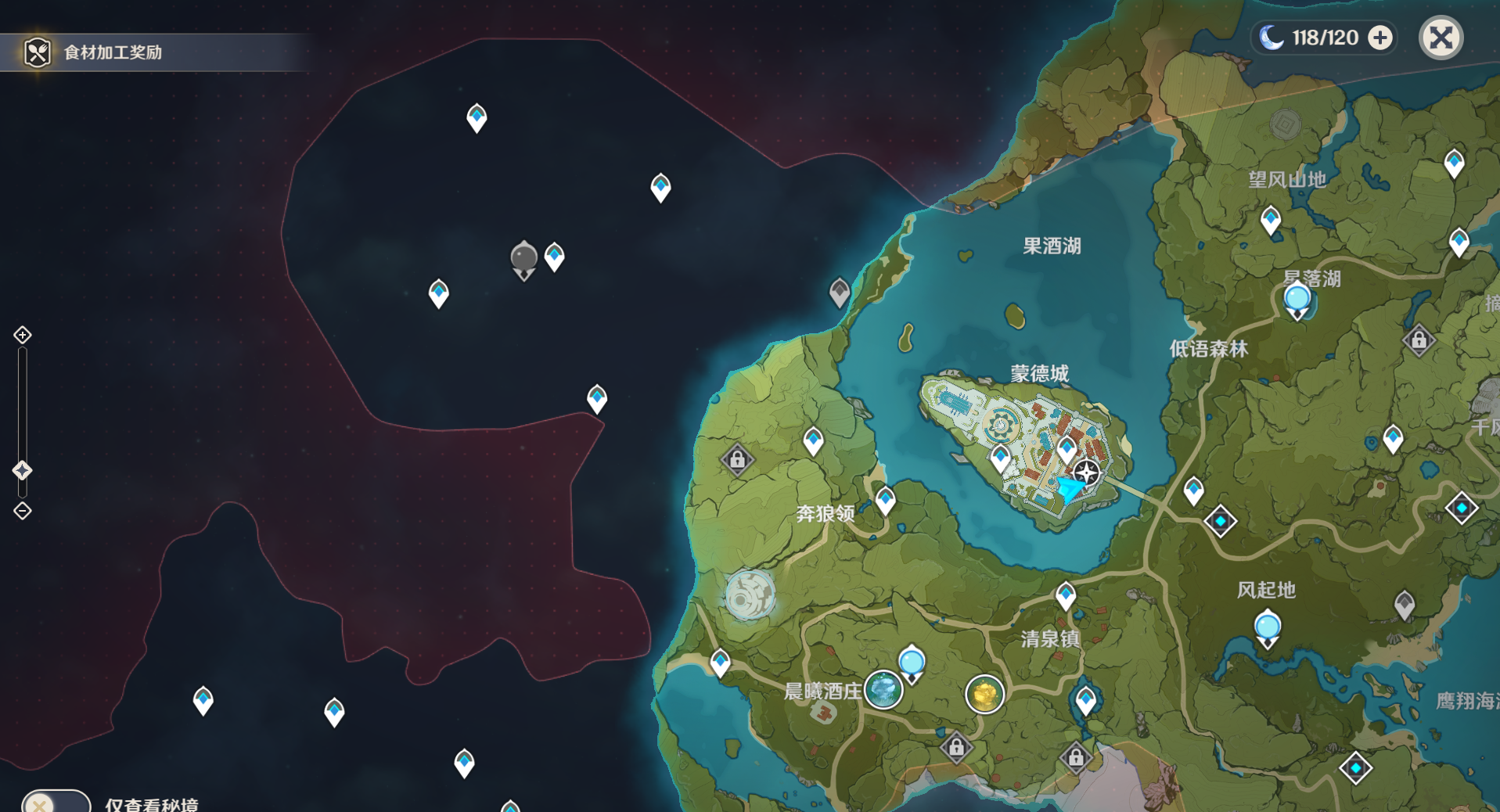Select the circular wolf arena marker
Image resolution: width=1500 pixels, height=812 pixels.
[750, 595]
